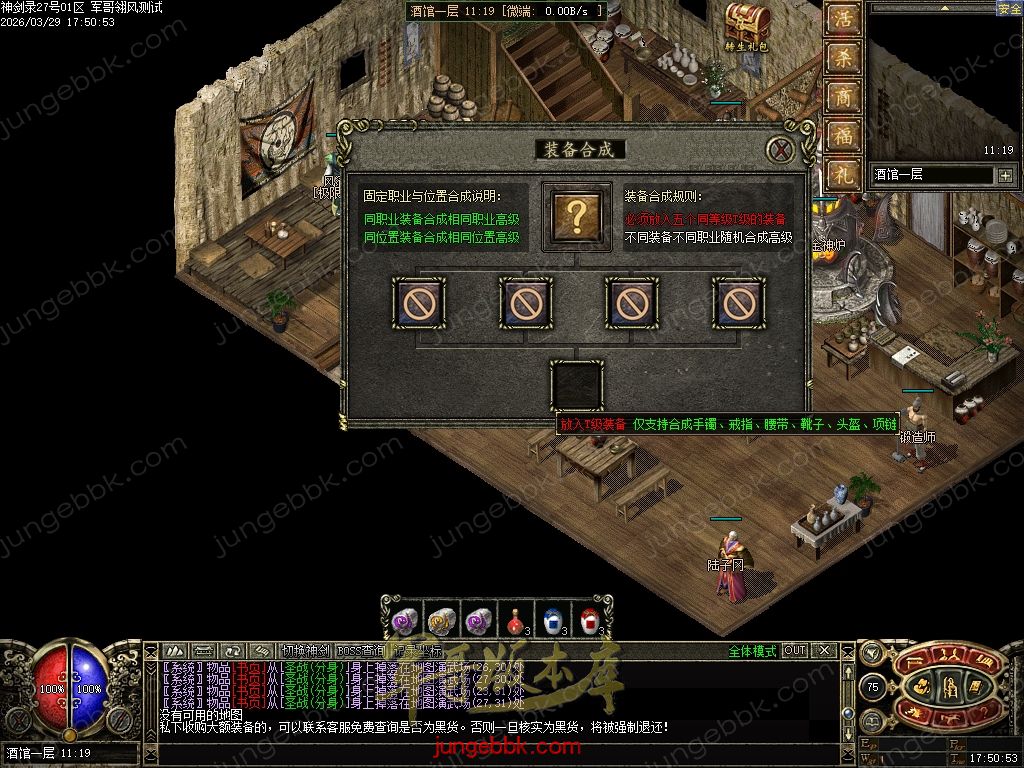
Task: Use the red potion in the hotbar
Action: (515, 621)
